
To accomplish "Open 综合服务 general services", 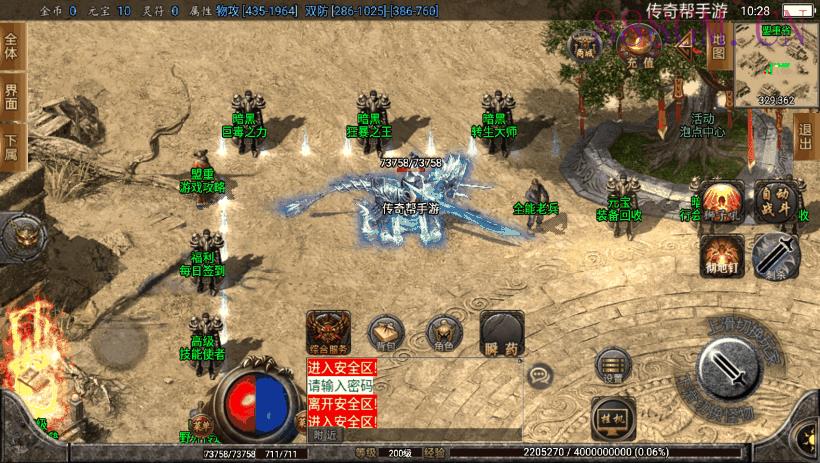I will coord(328,333).
